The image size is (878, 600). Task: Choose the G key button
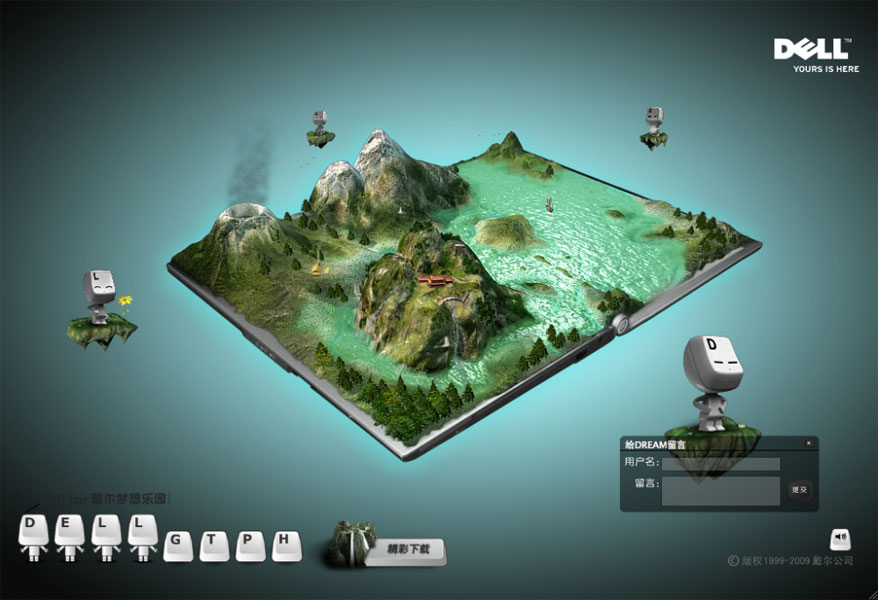(x=177, y=544)
